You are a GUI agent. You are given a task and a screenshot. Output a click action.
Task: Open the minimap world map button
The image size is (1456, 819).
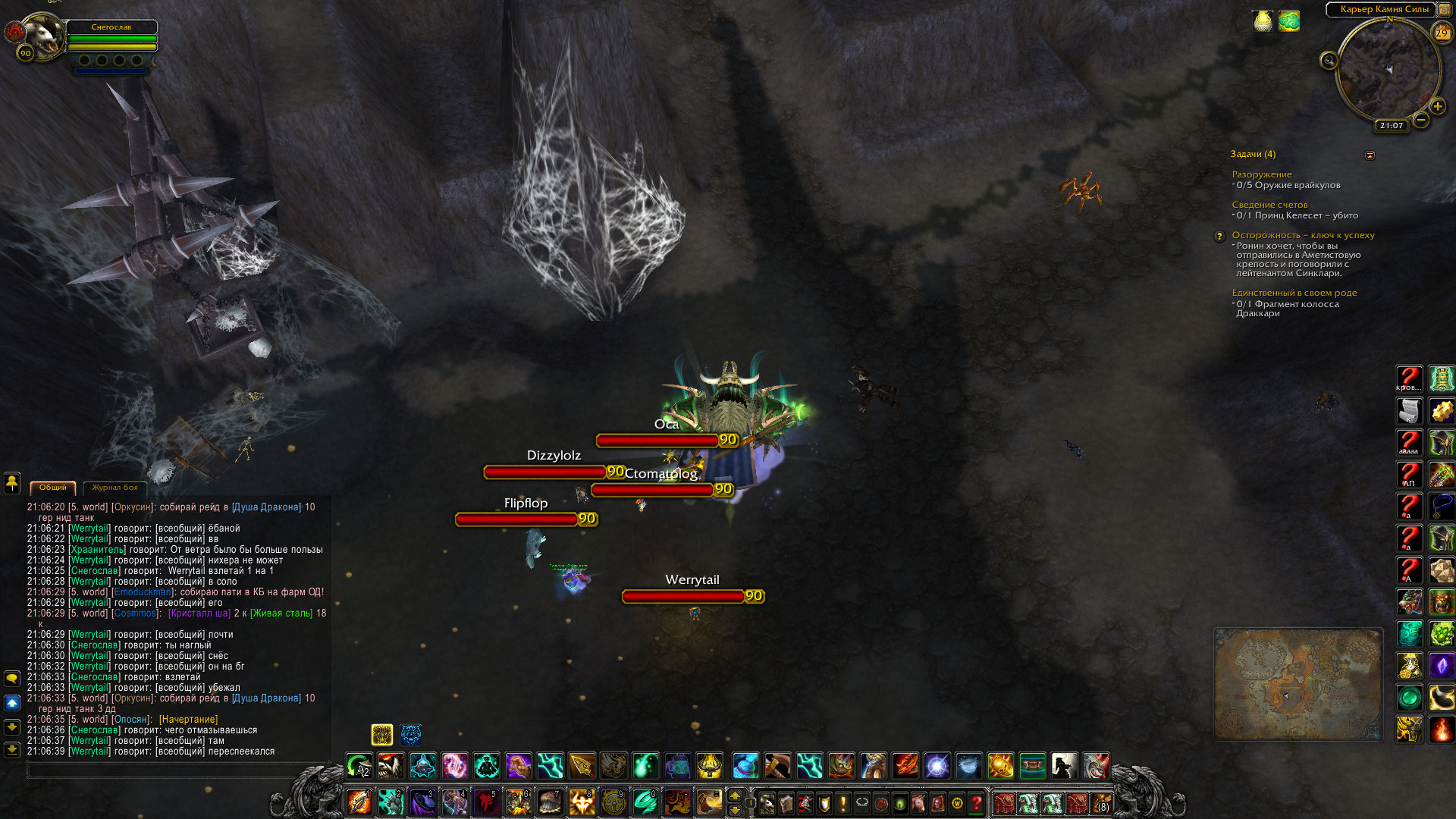pos(1445,10)
